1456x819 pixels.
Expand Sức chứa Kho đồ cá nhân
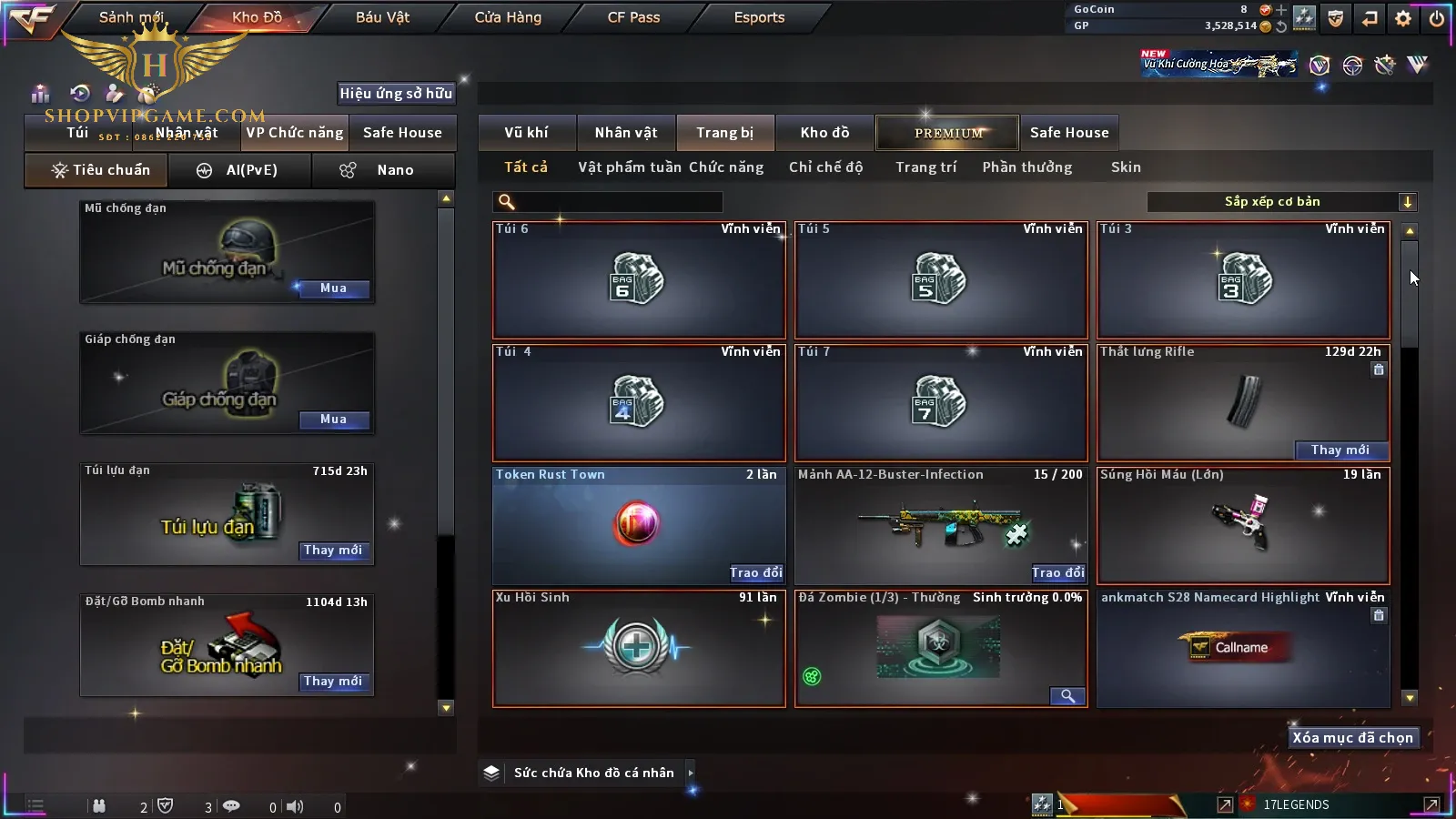[691, 773]
